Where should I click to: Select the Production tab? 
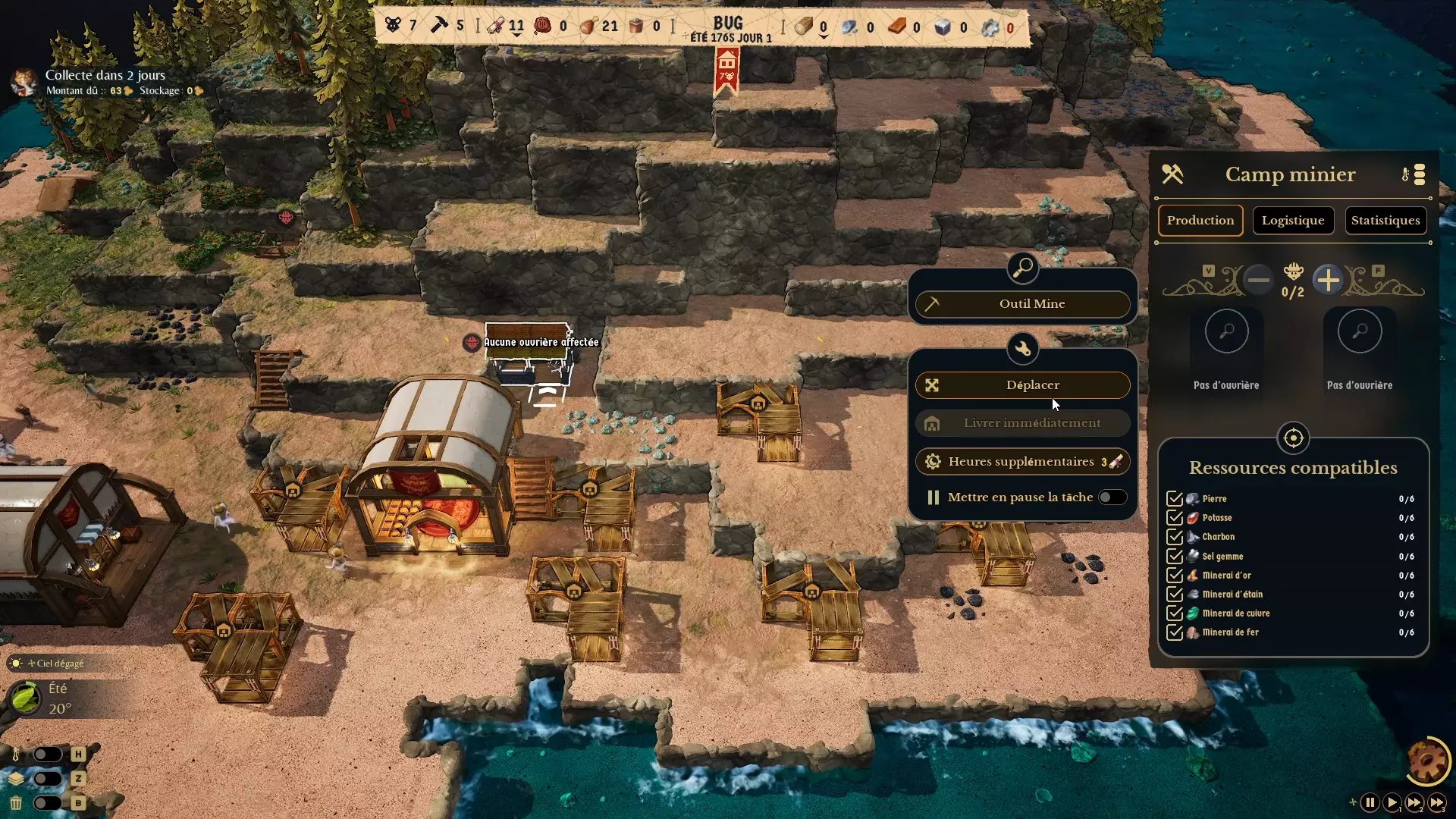click(x=1200, y=221)
